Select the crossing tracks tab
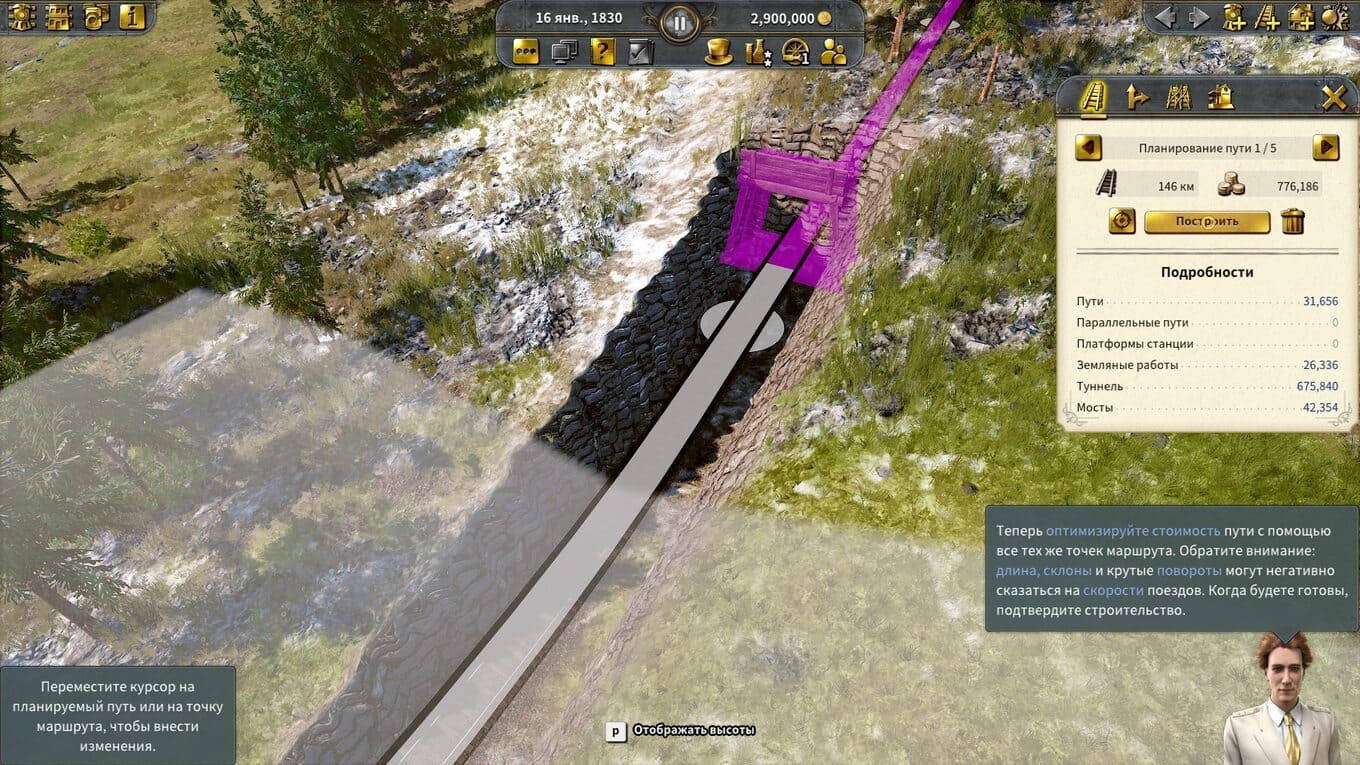Image resolution: width=1360 pixels, height=765 pixels. click(1179, 97)
